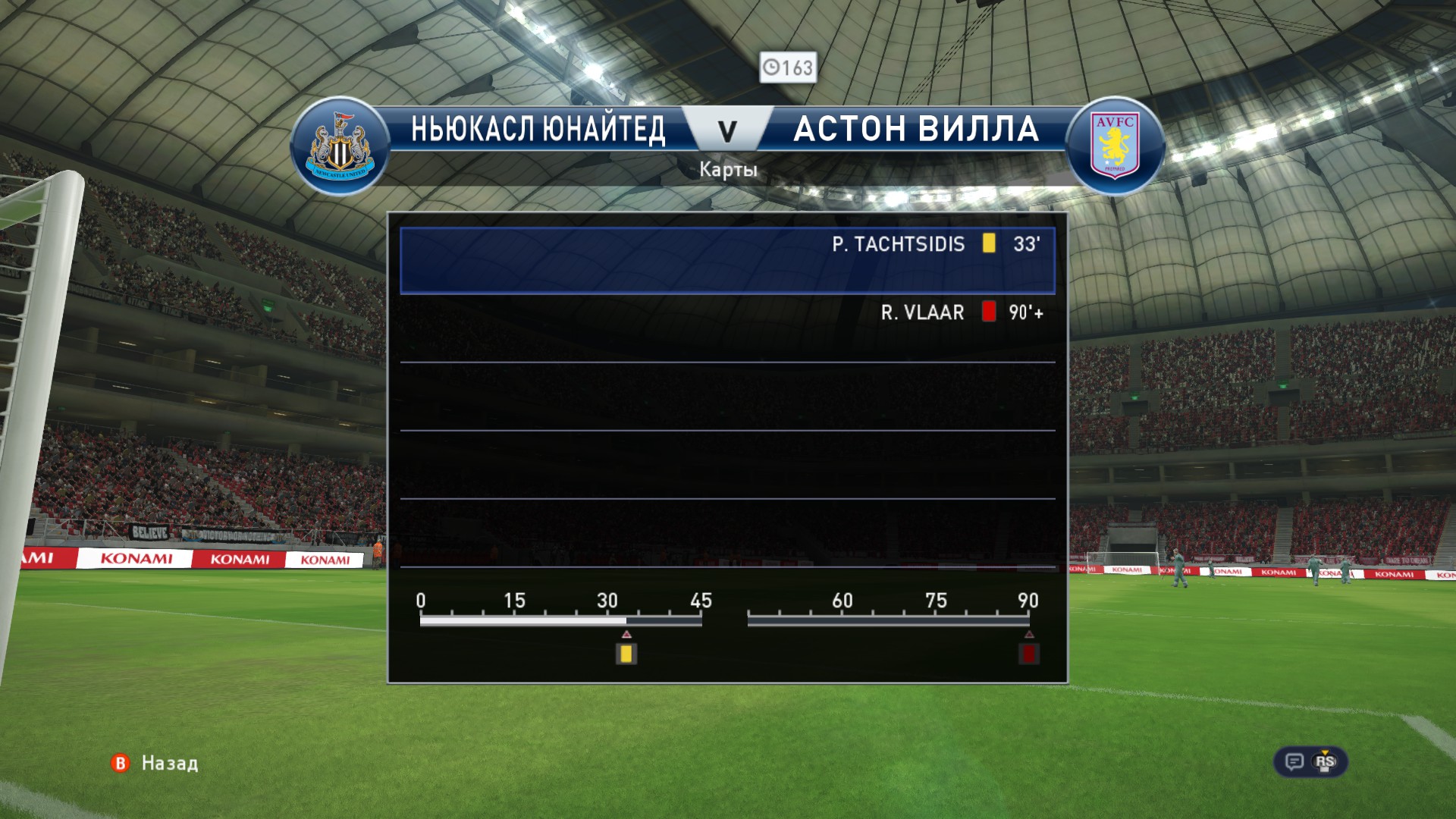Click the red card marker on the timeline

(x=1028, y=654)
